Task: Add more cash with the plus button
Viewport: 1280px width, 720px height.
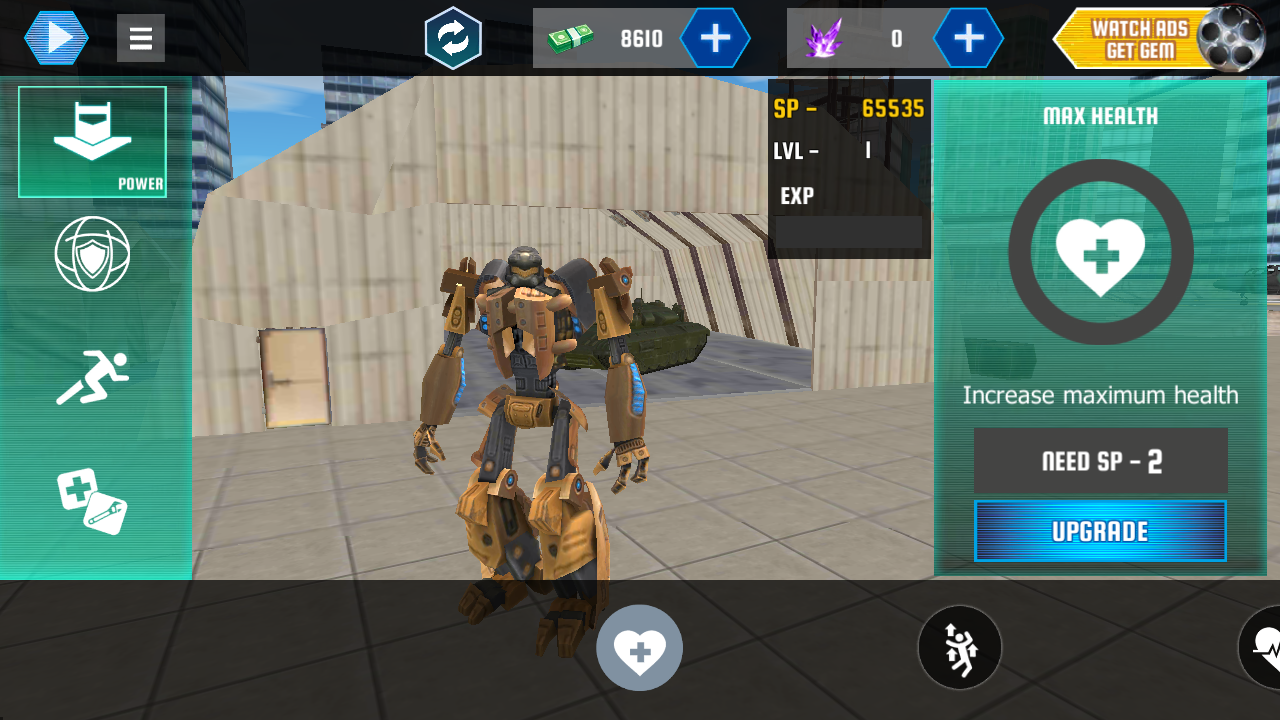Action: (x=715, y=38)
